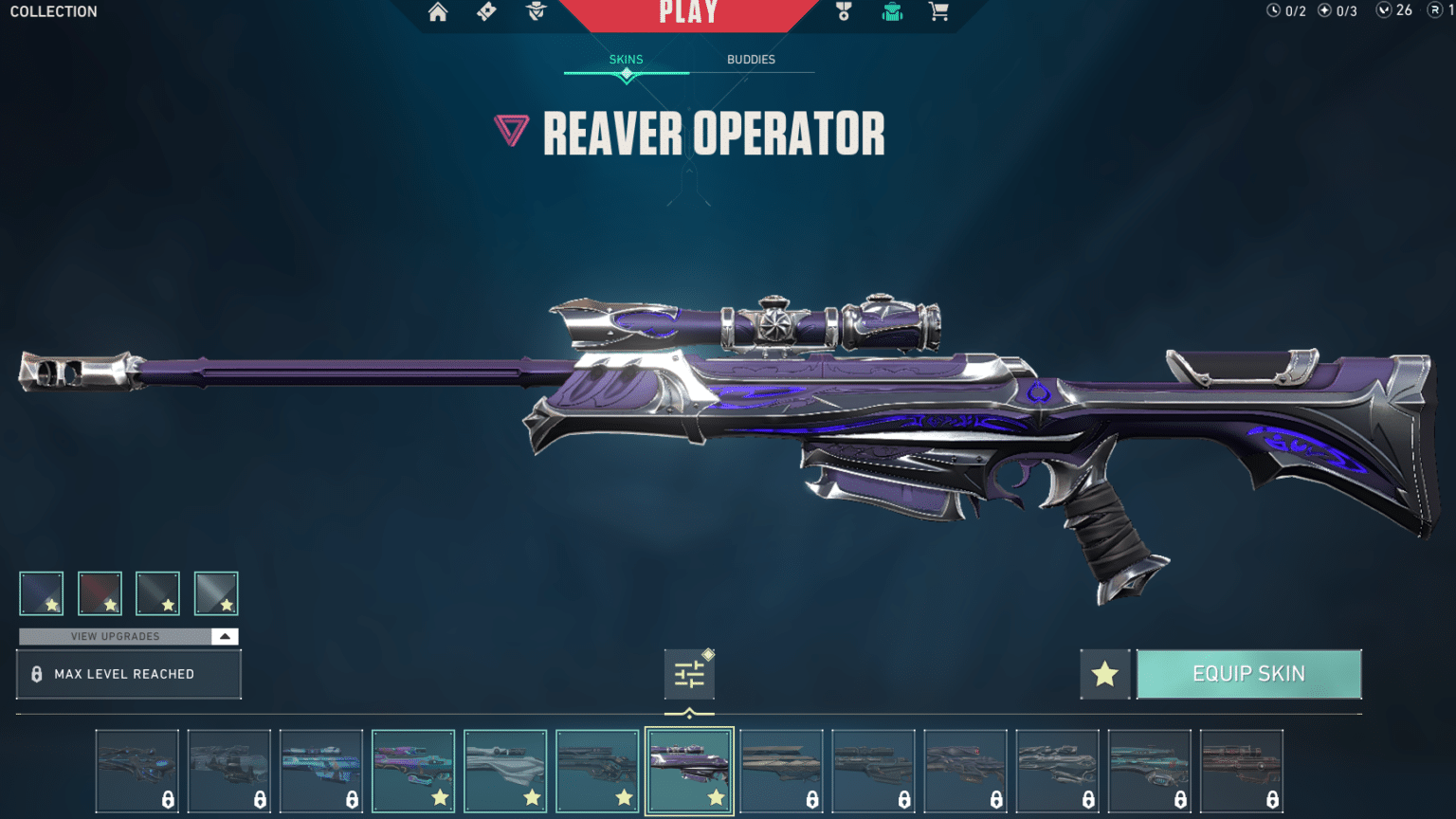Switch to the BUDDIES tab
The image size is (1456, 819).
tap(752, 59)
